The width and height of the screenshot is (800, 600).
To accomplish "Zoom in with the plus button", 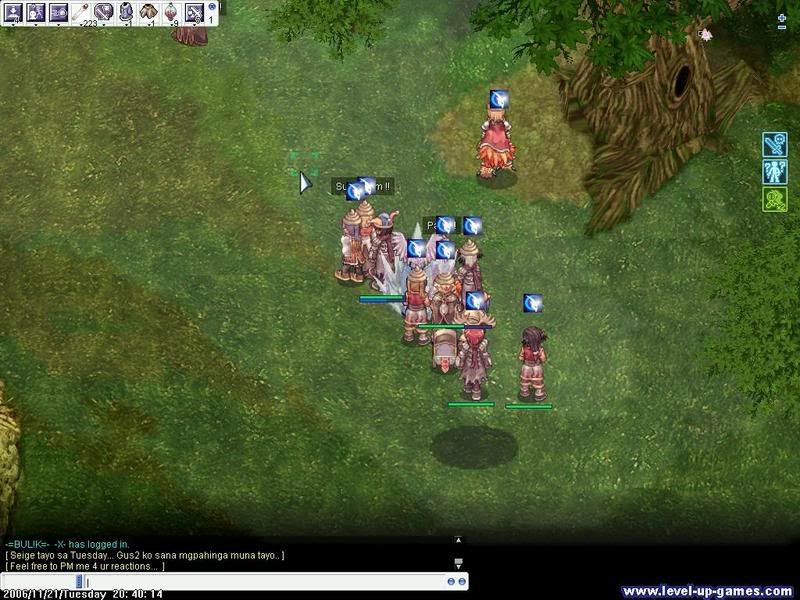I will [x=782, y=19].
